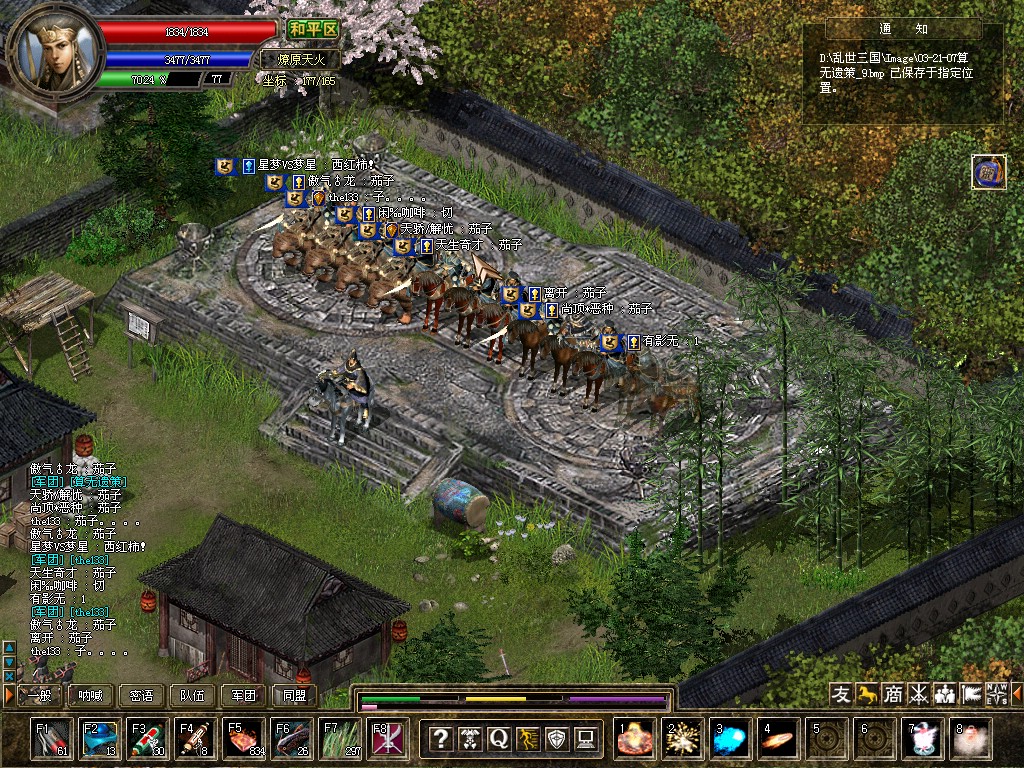Click the NEWS compass map button
The height and width of the screenshot is (768, 1024).
997,694
